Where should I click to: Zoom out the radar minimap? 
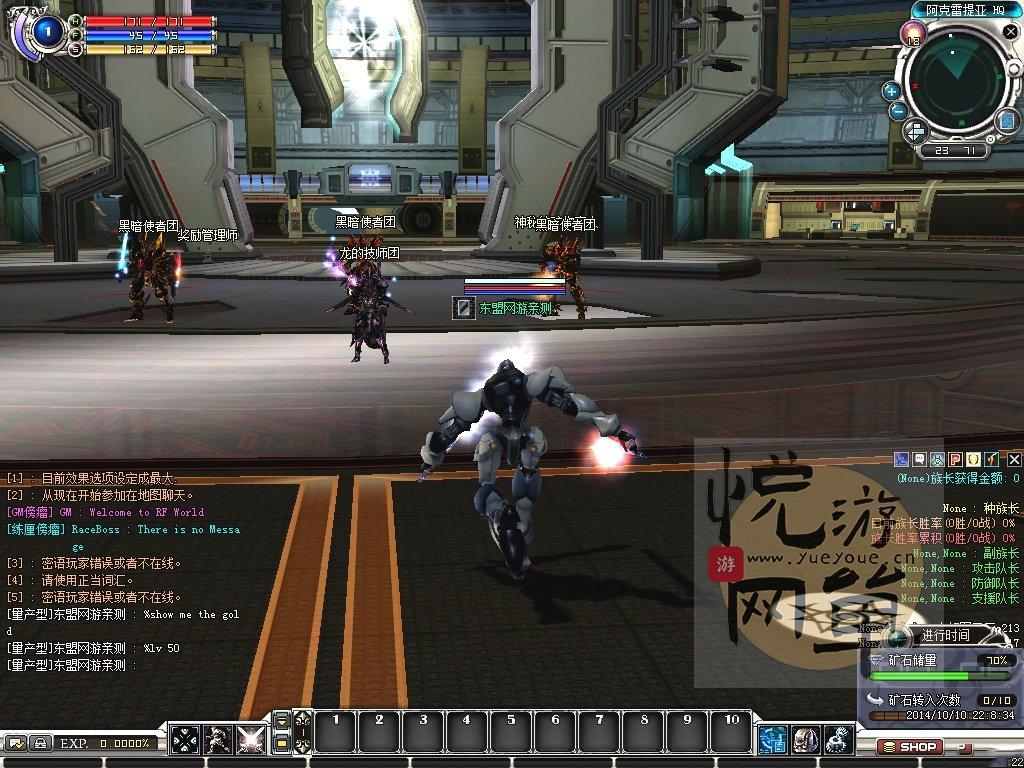pos(899,112)
